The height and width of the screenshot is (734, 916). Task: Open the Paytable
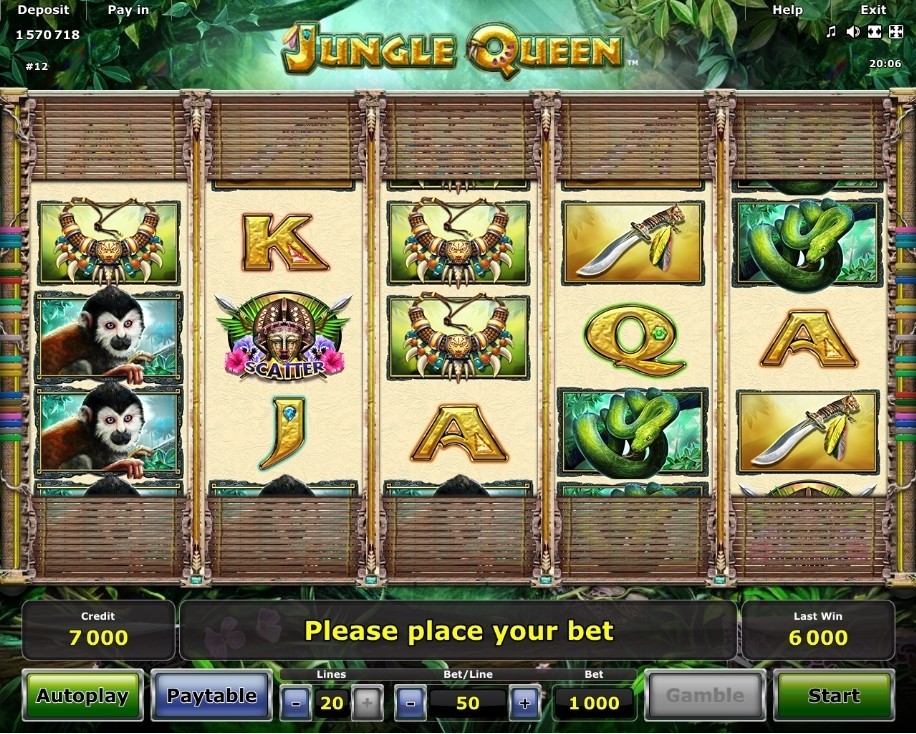click(x=211, y=695)
